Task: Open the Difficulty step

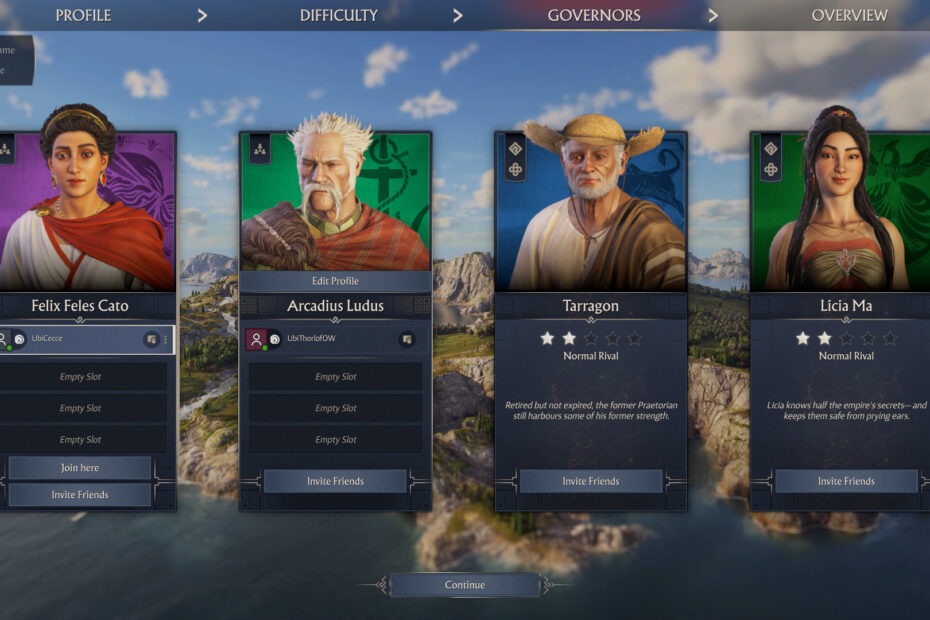Action: [339, 15]
